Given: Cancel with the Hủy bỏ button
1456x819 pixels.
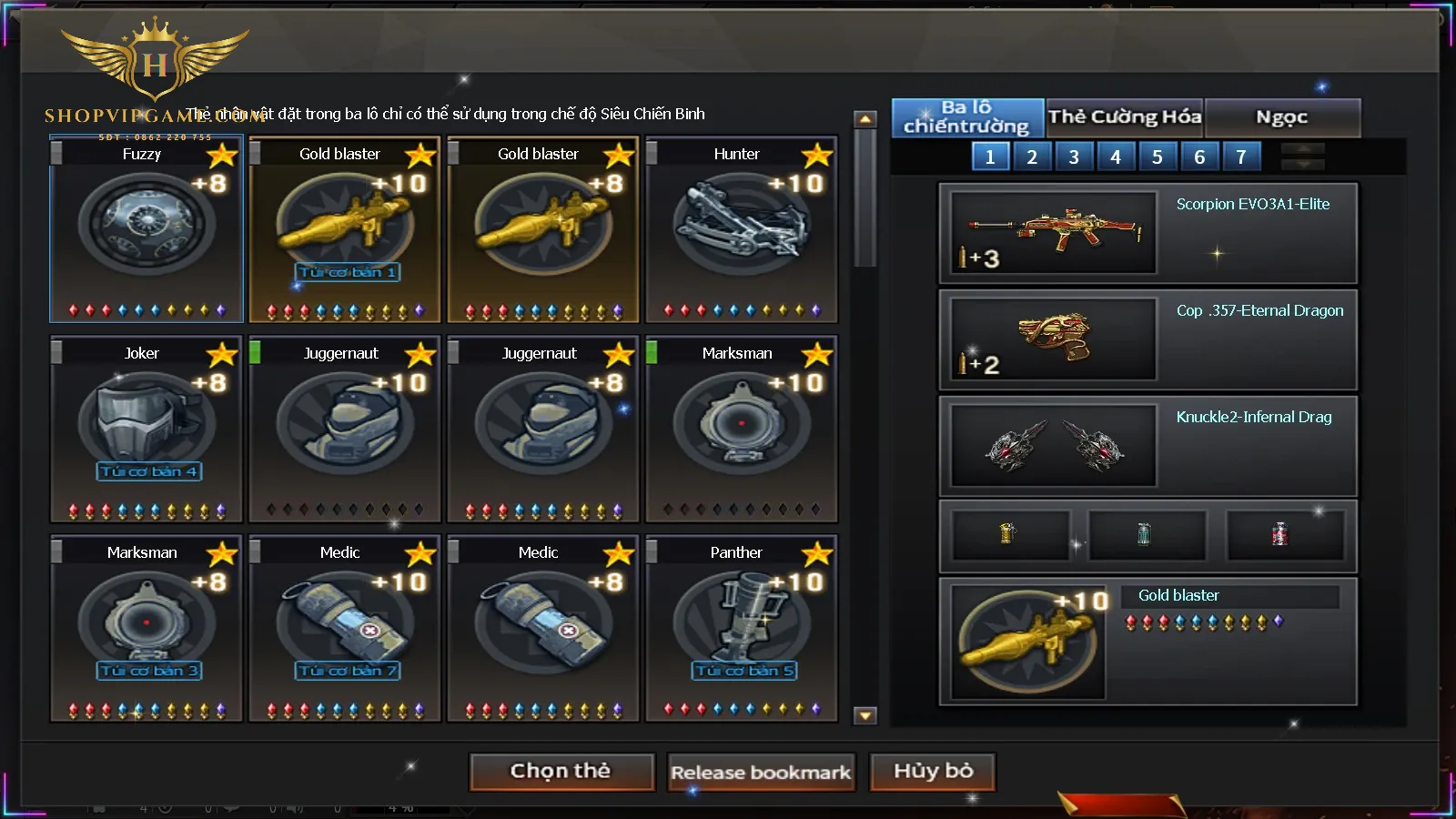Looking at the screenshot, I should 933,772.
